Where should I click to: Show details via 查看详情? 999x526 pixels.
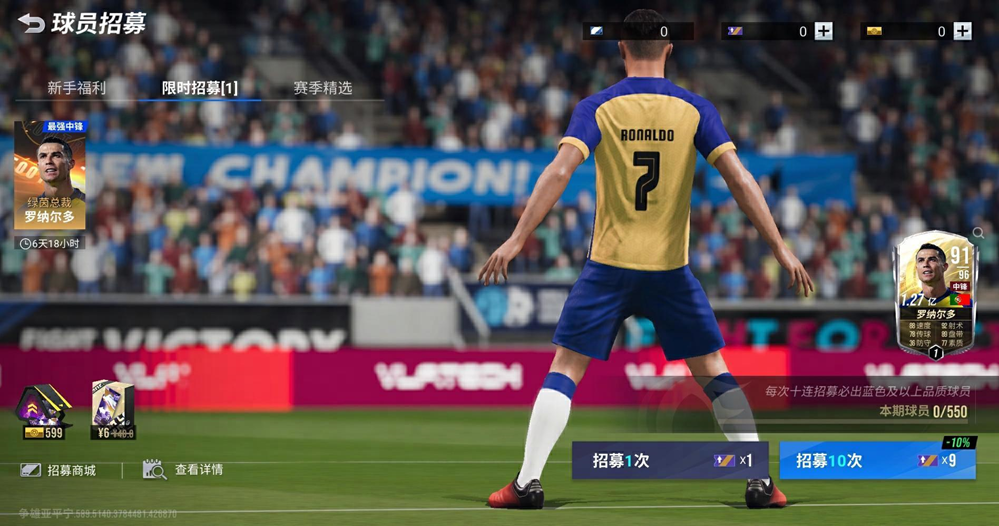pyautogui.click(x=184, y=470)
